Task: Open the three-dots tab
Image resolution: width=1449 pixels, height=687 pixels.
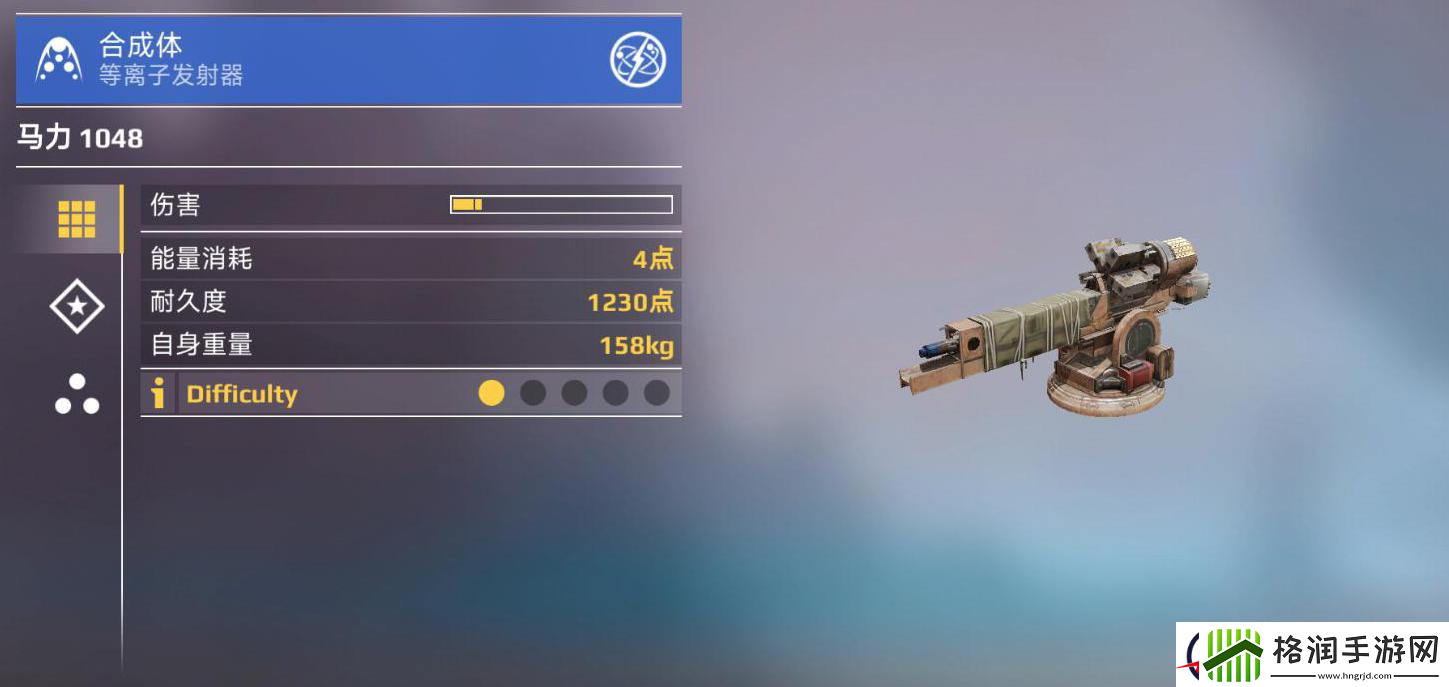Action: (x=77, y=395)
